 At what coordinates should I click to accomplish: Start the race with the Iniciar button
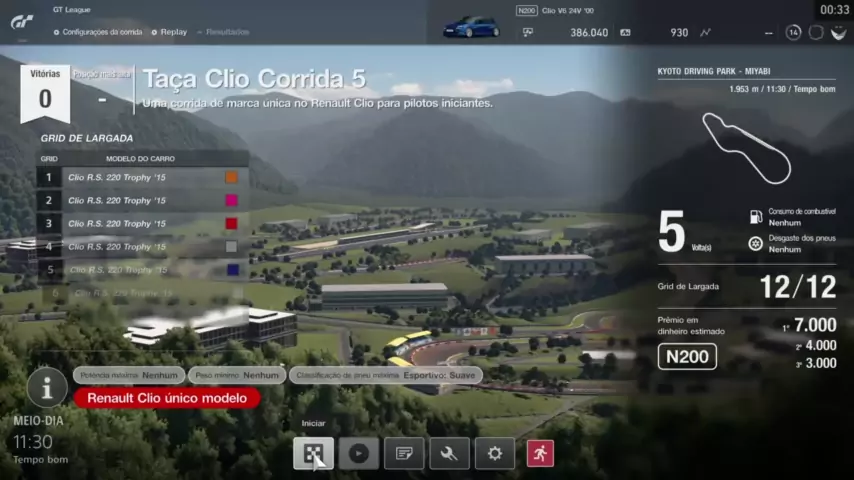click(313, 453)
